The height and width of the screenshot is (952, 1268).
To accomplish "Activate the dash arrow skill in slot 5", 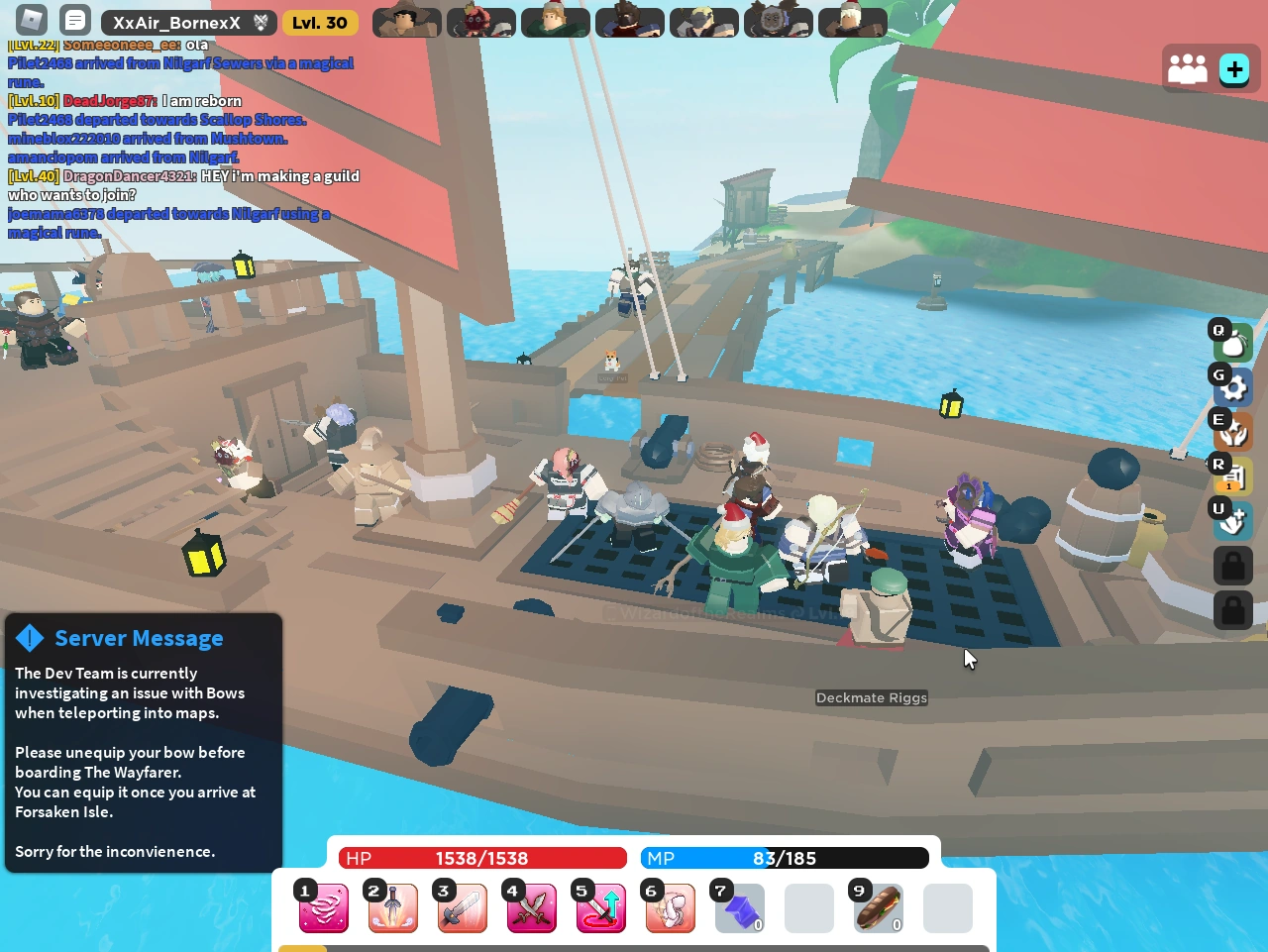I will tap(600, 908).
